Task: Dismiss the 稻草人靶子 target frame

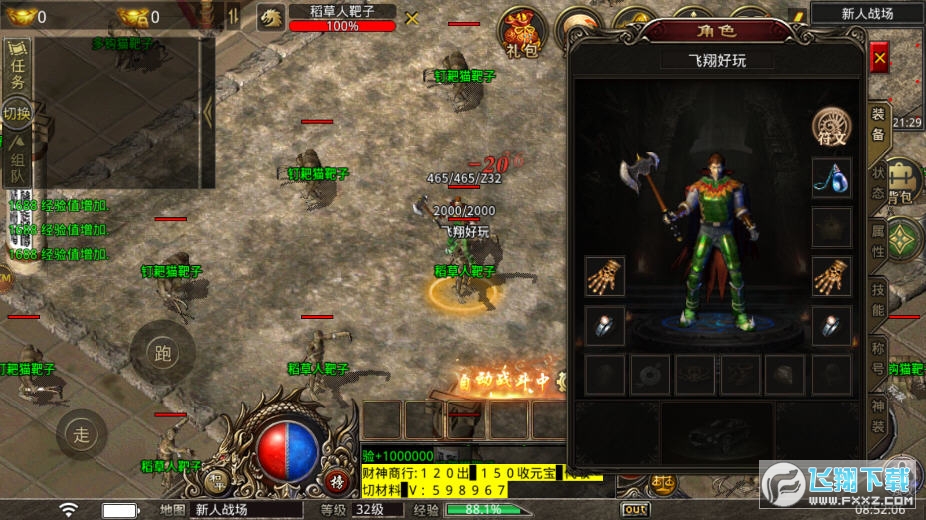Action: pyautogui.click(x=412, y=18)
